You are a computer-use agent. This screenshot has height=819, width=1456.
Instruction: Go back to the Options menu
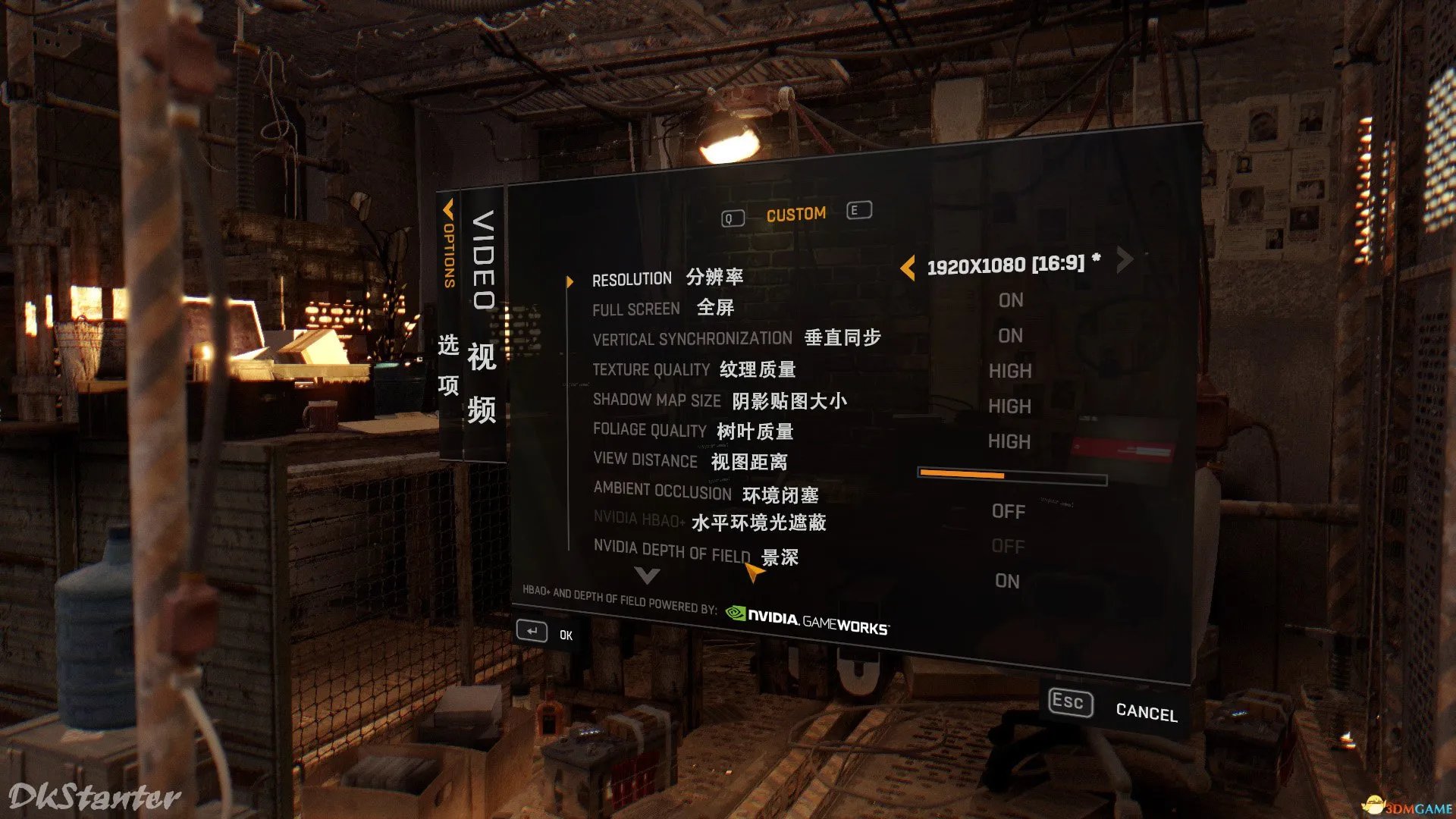(448, 243)
